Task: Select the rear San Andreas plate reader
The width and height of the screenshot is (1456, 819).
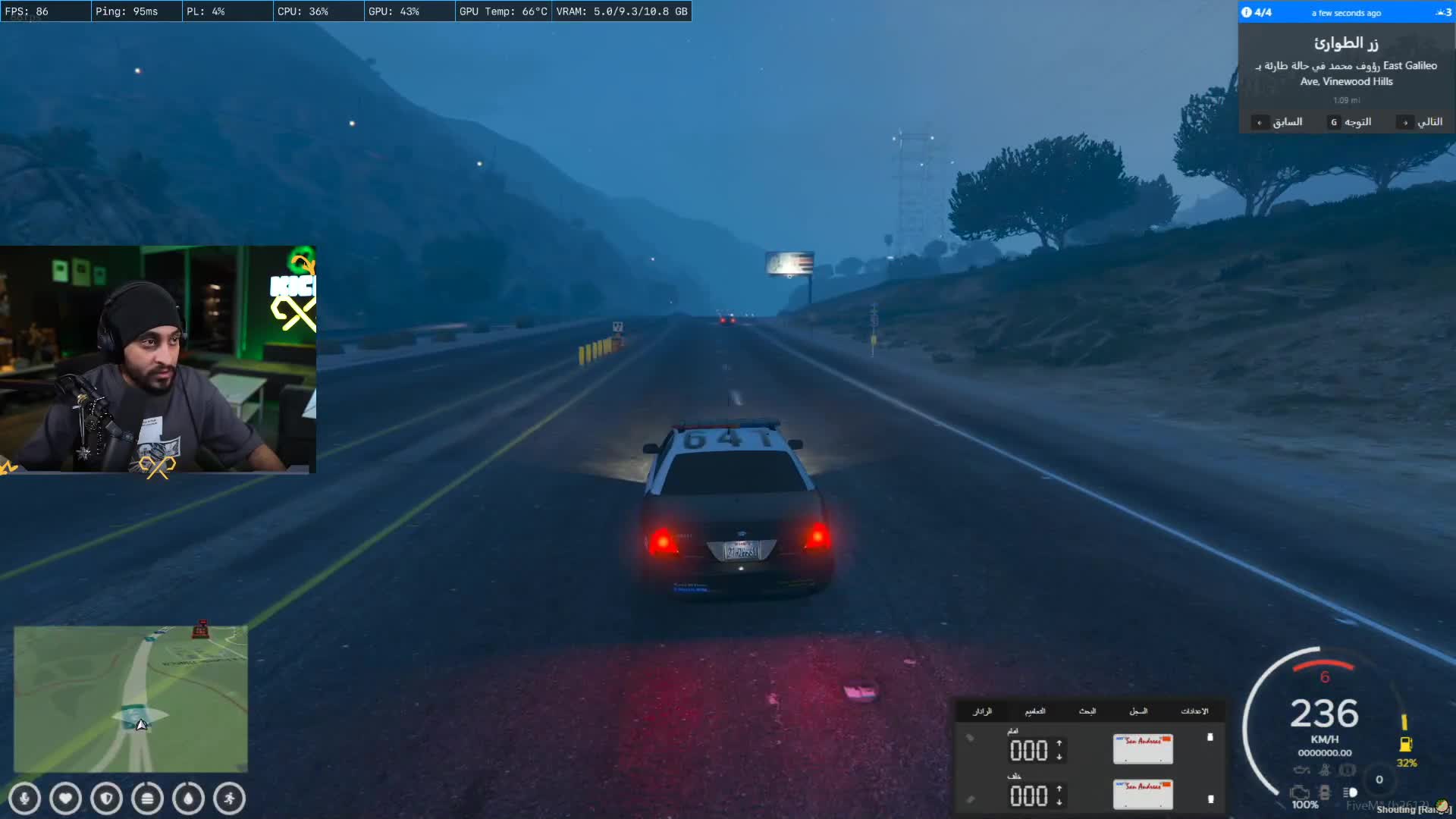Action: [1143, 795]
